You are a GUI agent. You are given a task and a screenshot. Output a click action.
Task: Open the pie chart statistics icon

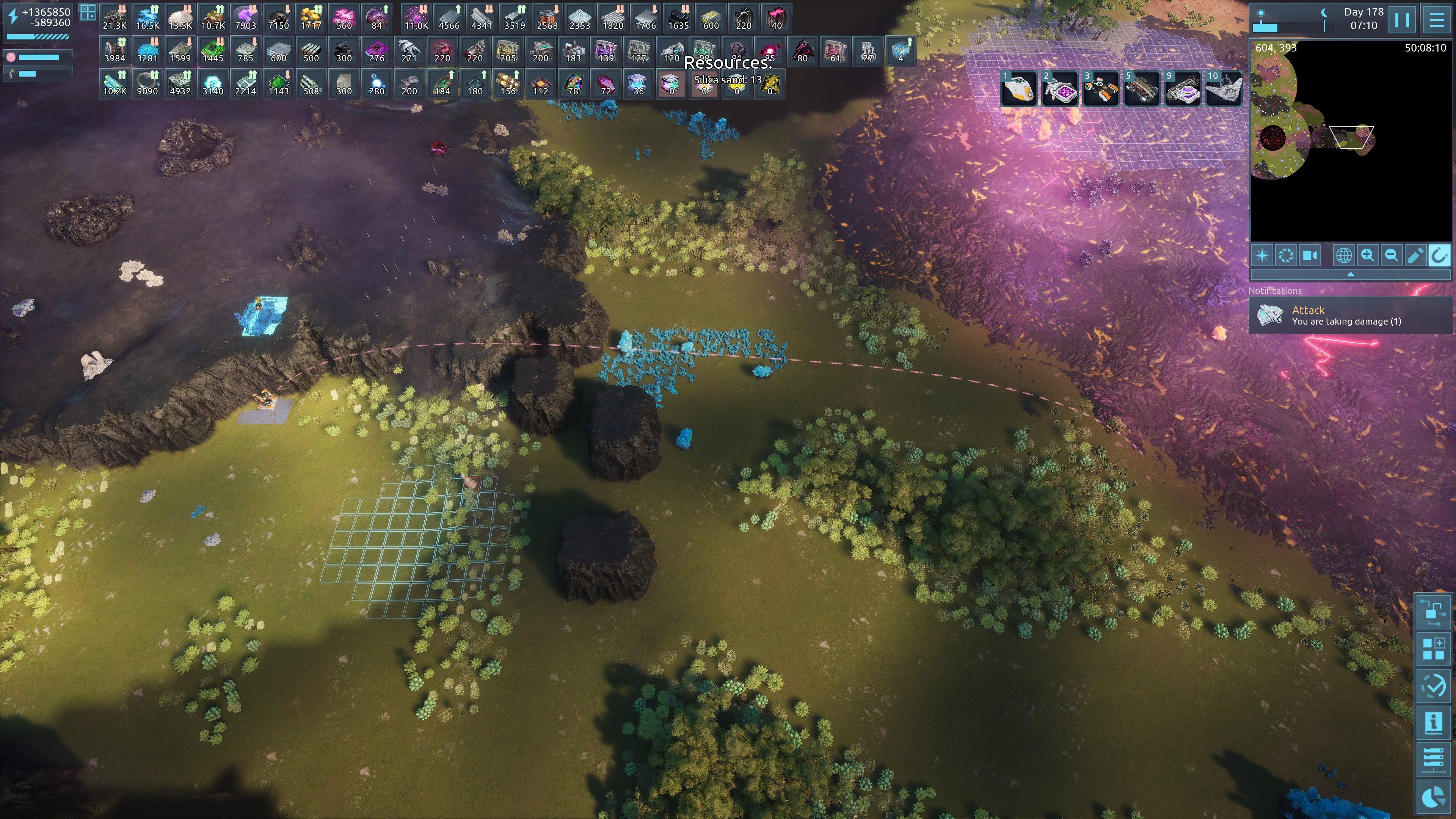pyautogui.click(x=1433, y=797)
